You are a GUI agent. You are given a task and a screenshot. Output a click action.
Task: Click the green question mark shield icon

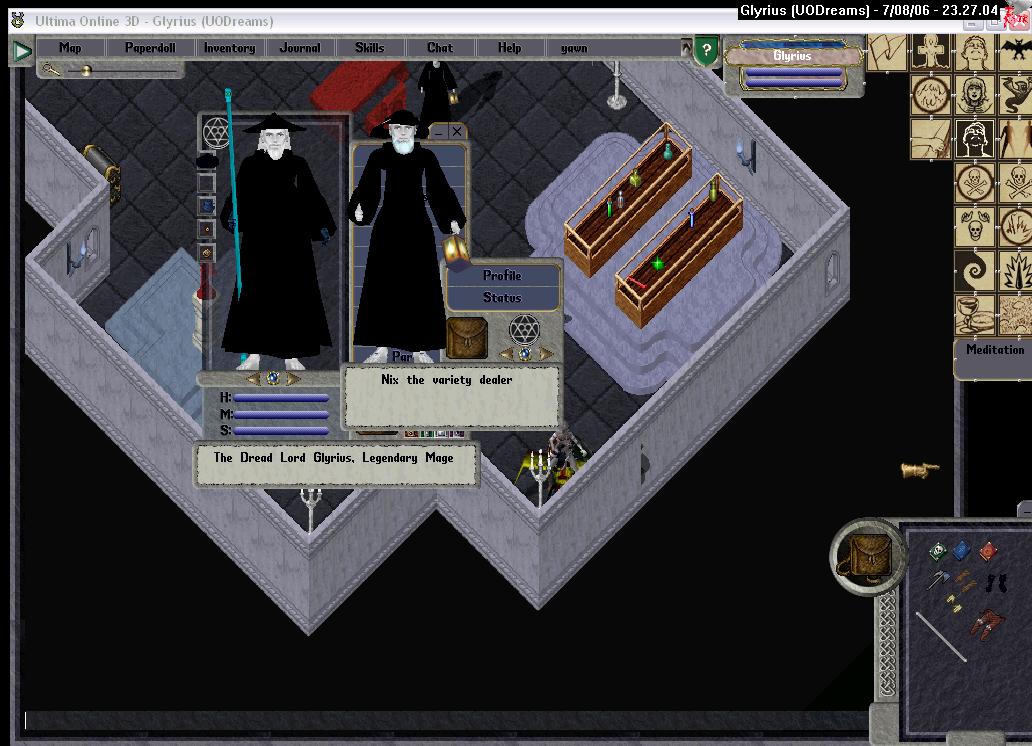(706, 51)
